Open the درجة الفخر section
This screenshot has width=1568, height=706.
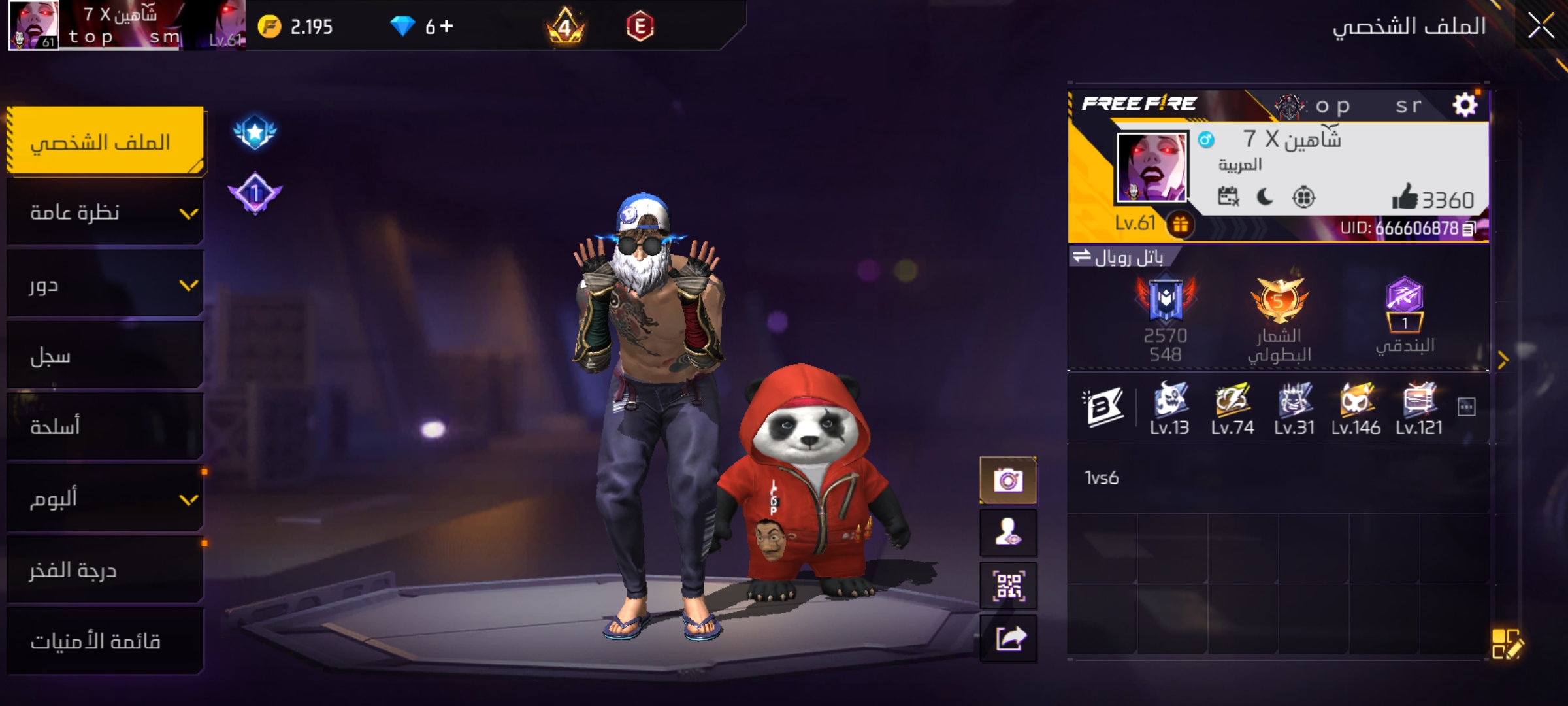[x=106, y=570]
